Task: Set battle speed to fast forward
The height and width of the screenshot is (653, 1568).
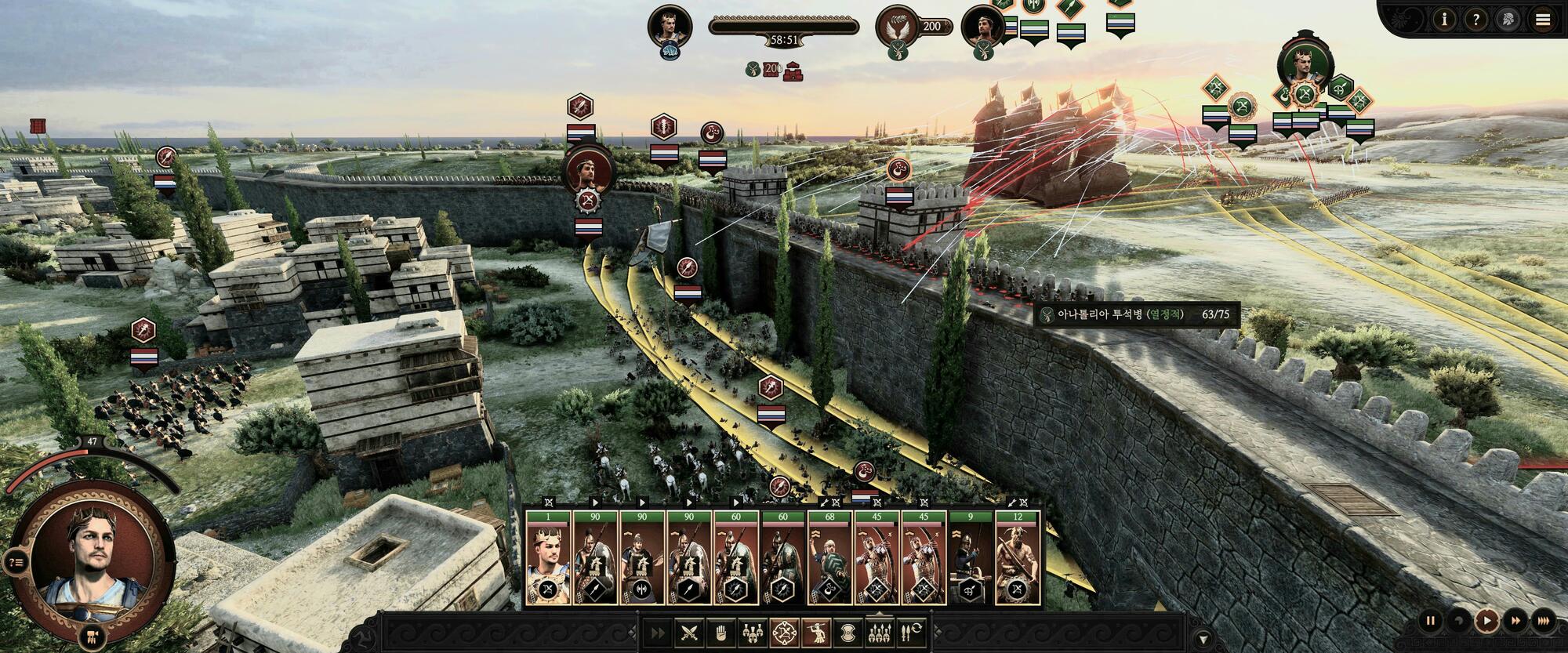Action: coord(1515,621)
